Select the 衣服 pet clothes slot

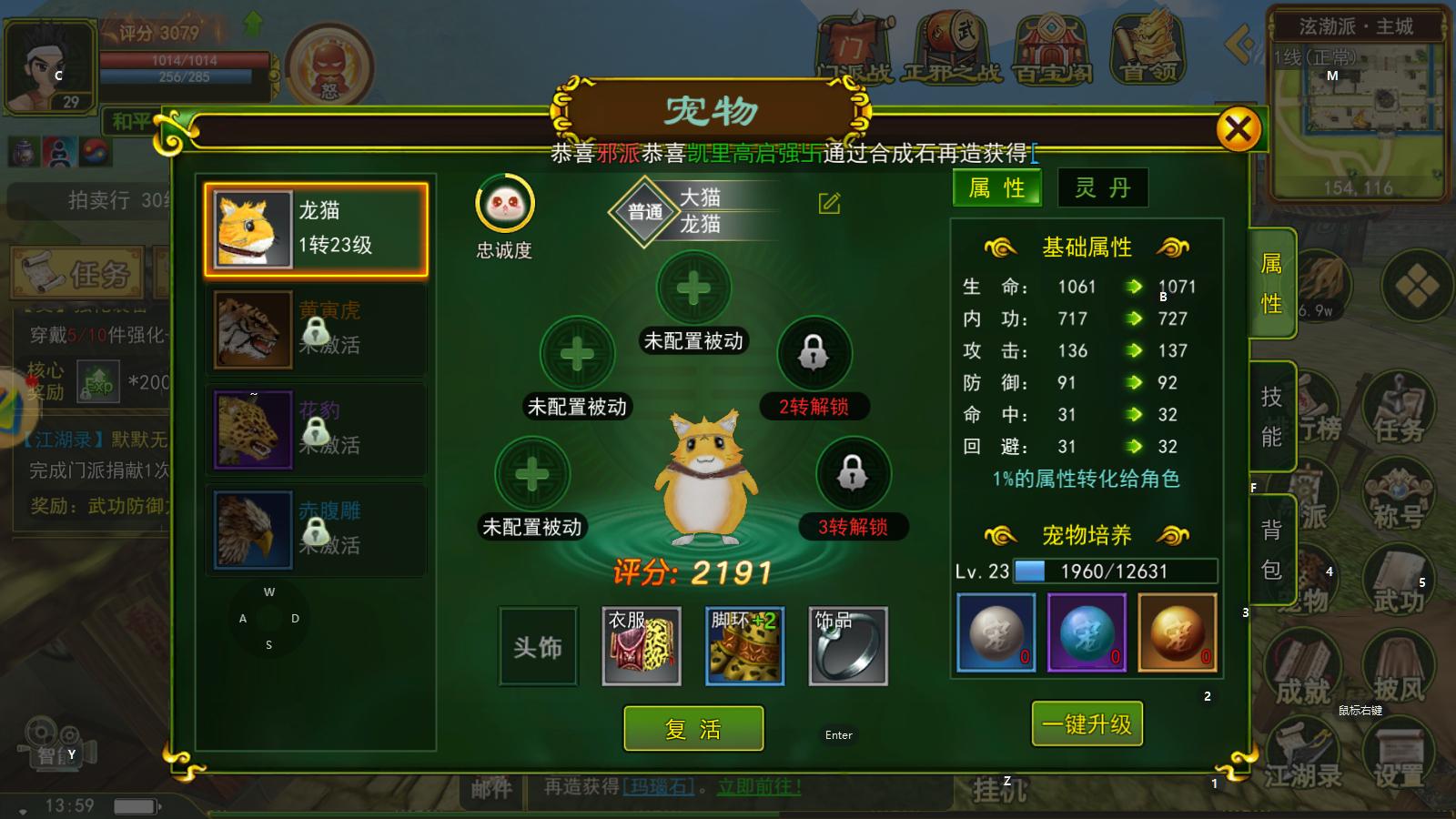tap(642, 645)
